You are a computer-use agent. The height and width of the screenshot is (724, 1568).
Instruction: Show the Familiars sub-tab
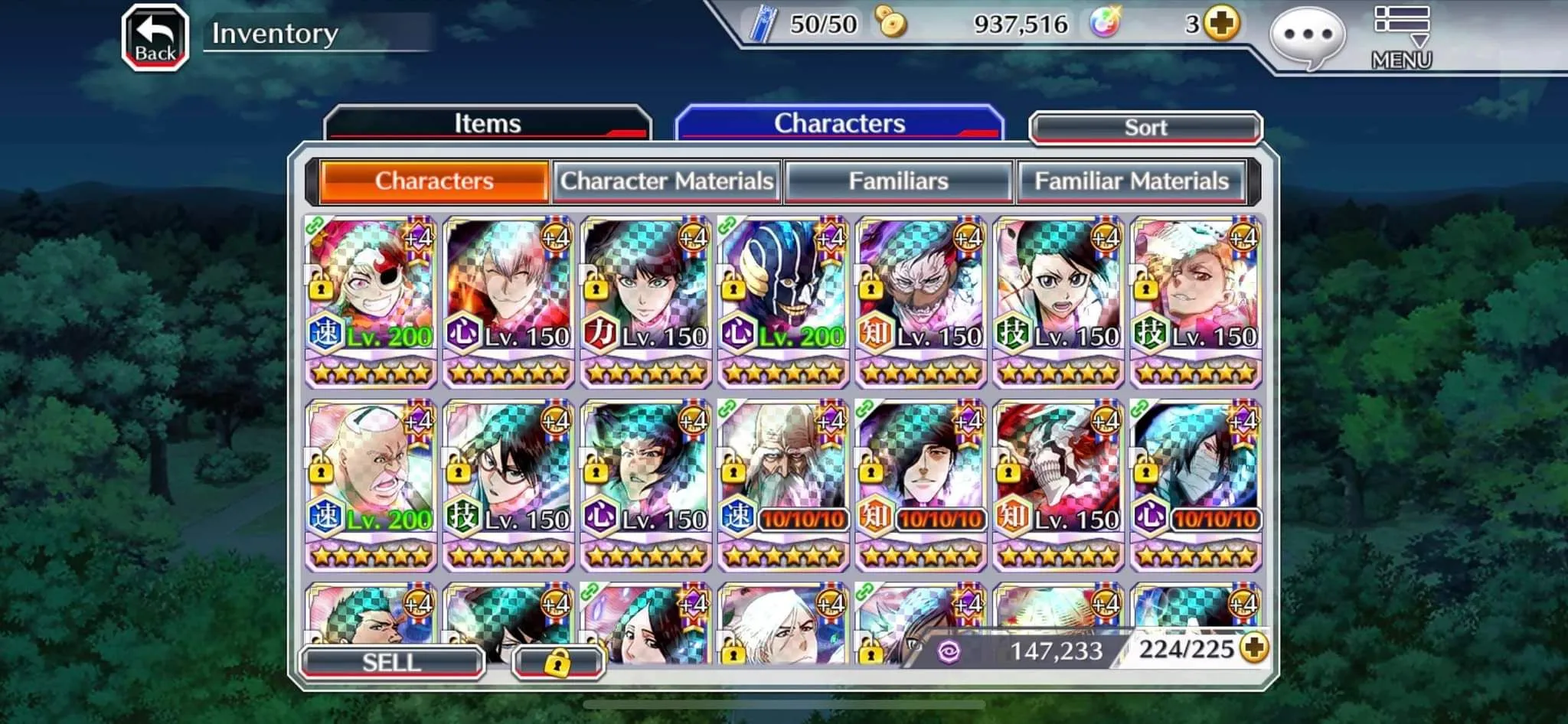pyautogui.click(x=898, y=181)
